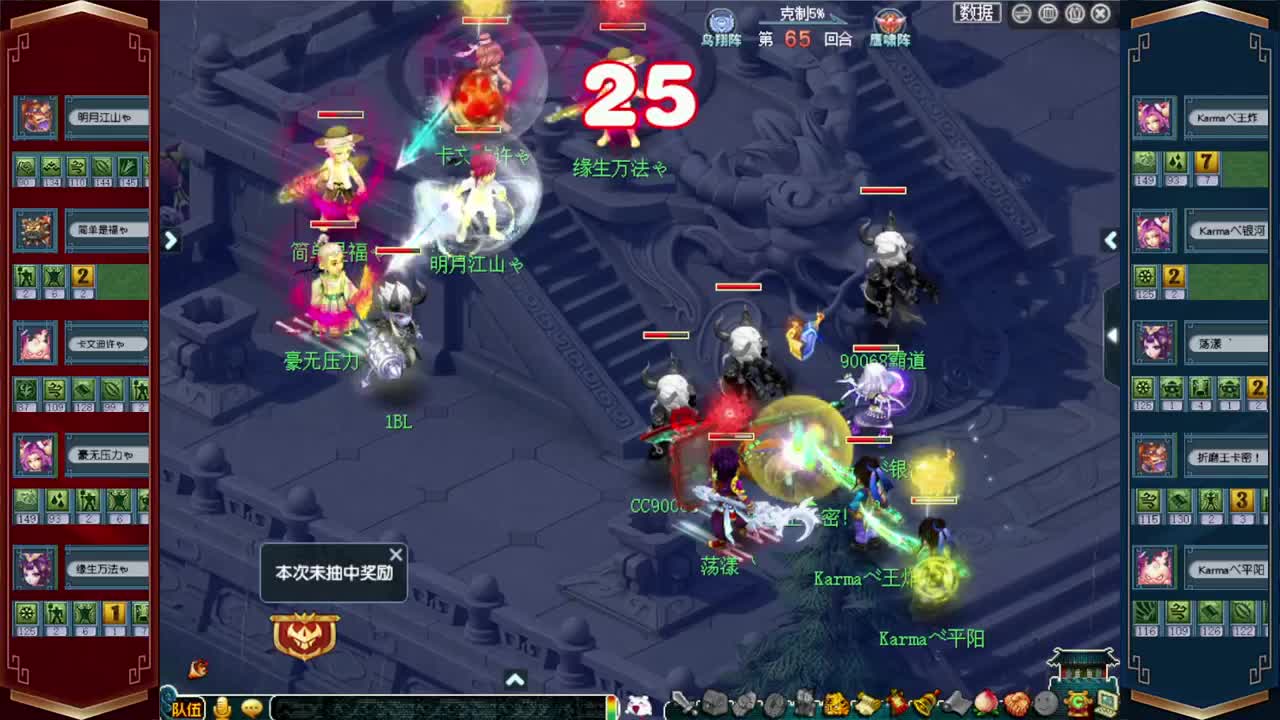Image resolution: width=1280 pixels, height=720 pixels.
Task: Expand the left party panel chevron arrow
Action: tap(170, 240)
